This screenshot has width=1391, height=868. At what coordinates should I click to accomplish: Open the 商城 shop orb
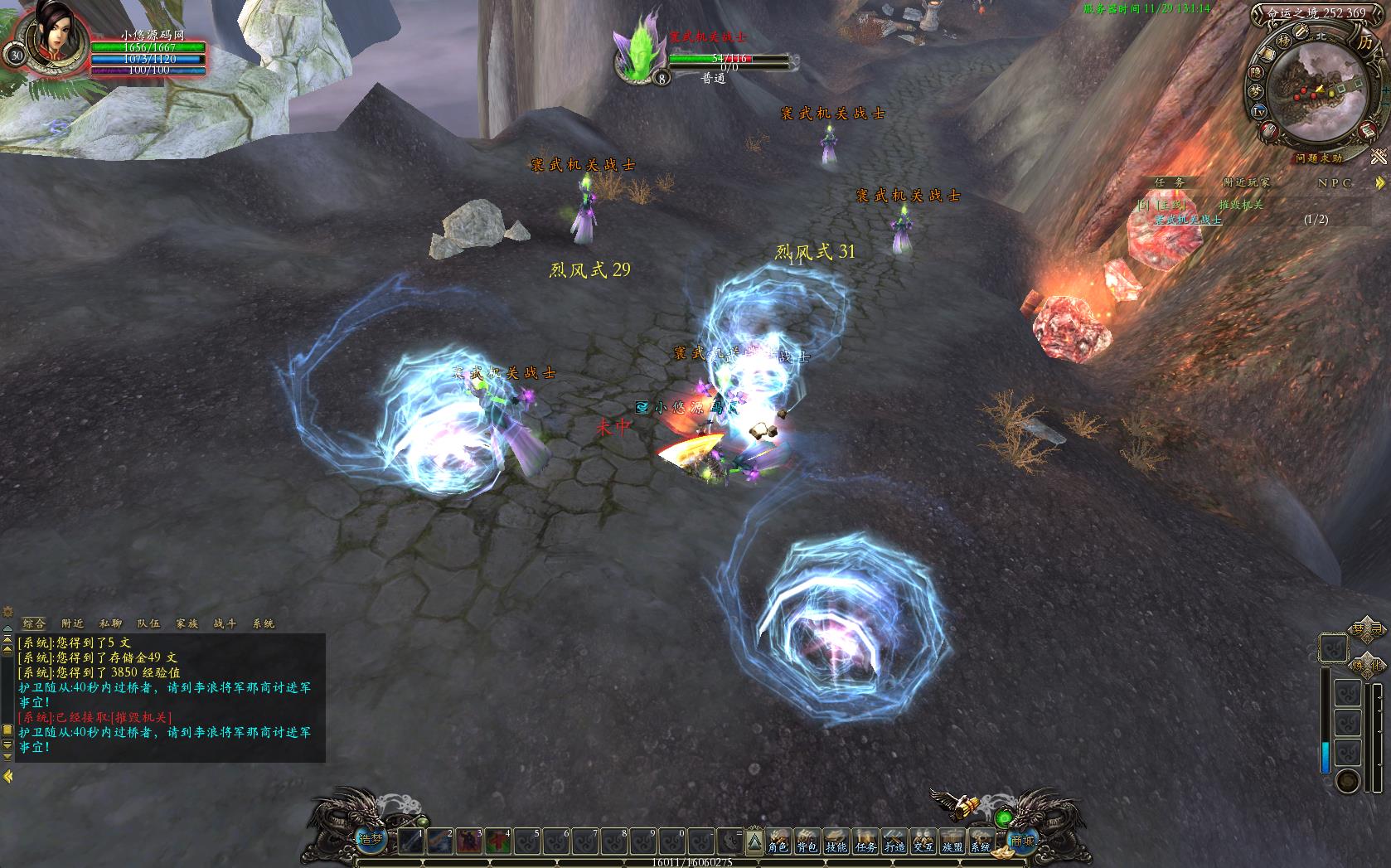(x=1022, y=840)
